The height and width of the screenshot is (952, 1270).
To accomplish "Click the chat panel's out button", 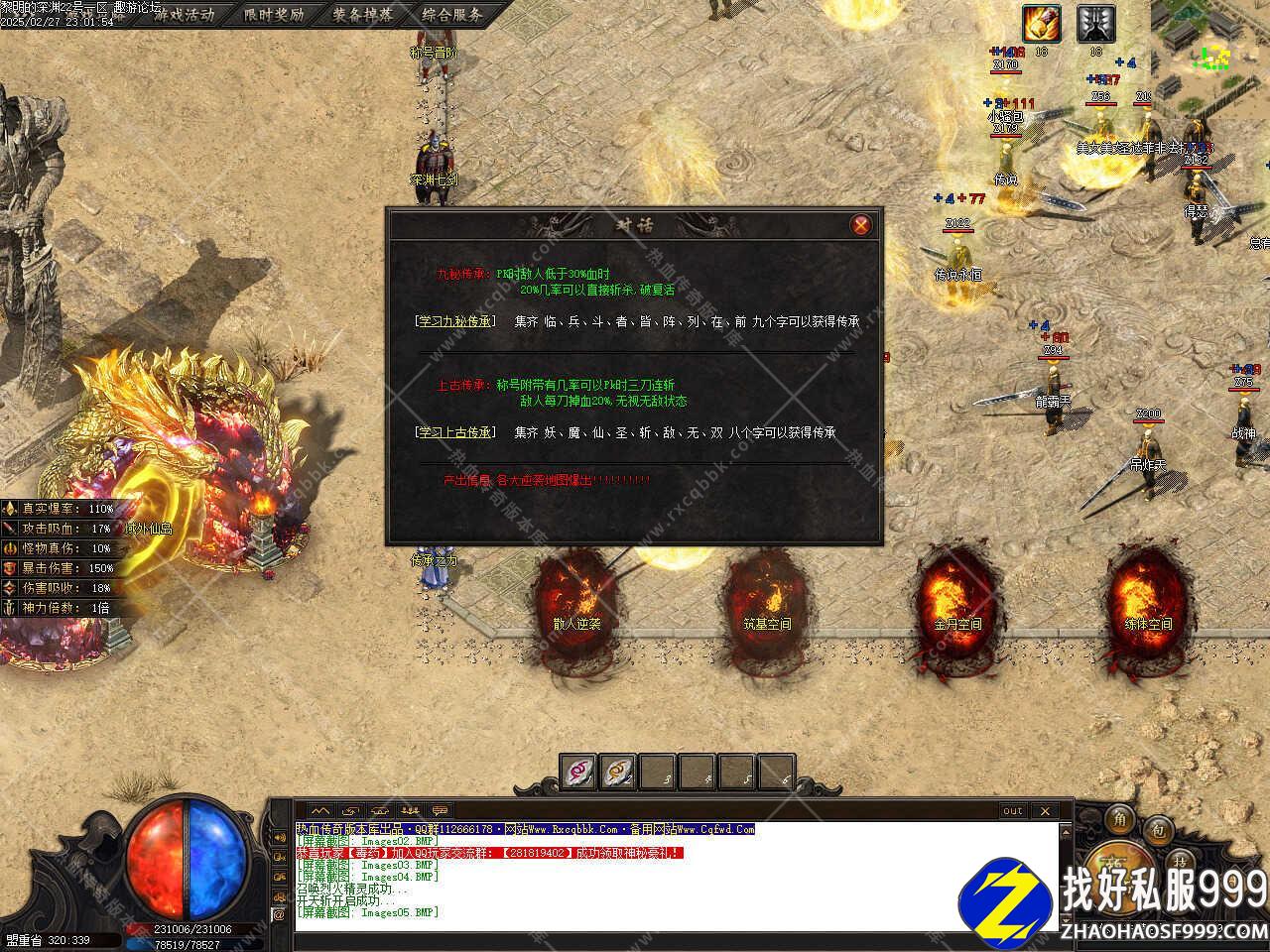I will coord(1012,810).
